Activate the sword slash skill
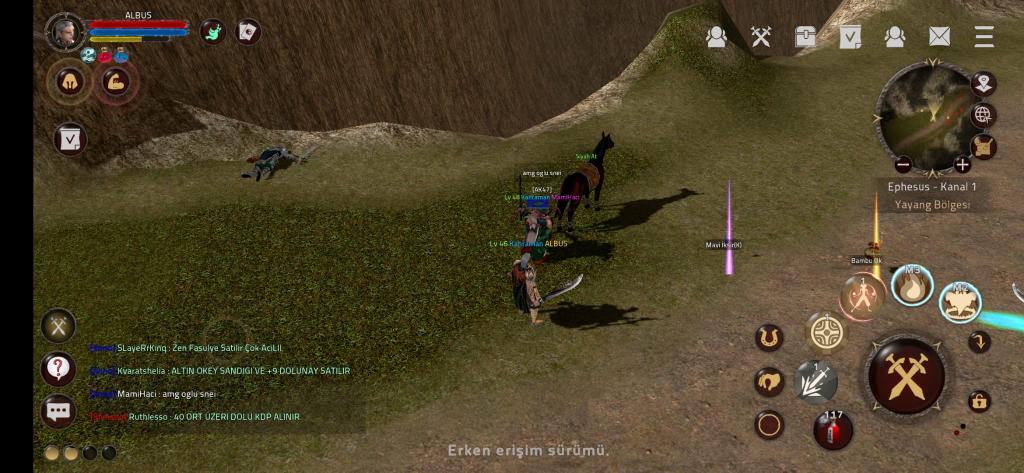 coord(815,381)
